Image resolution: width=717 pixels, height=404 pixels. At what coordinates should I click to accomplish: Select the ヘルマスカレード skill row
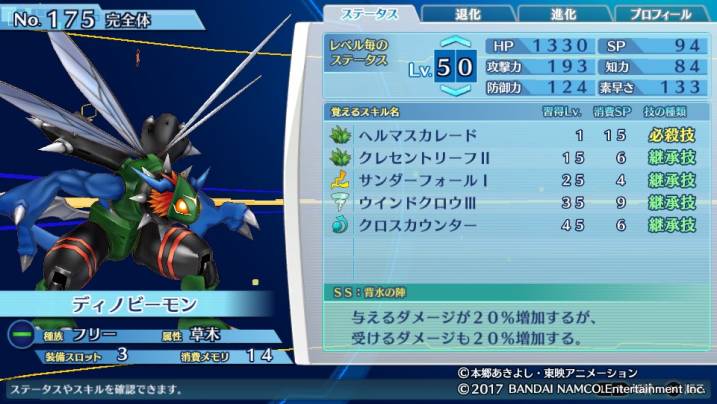[x=510, y=135]
